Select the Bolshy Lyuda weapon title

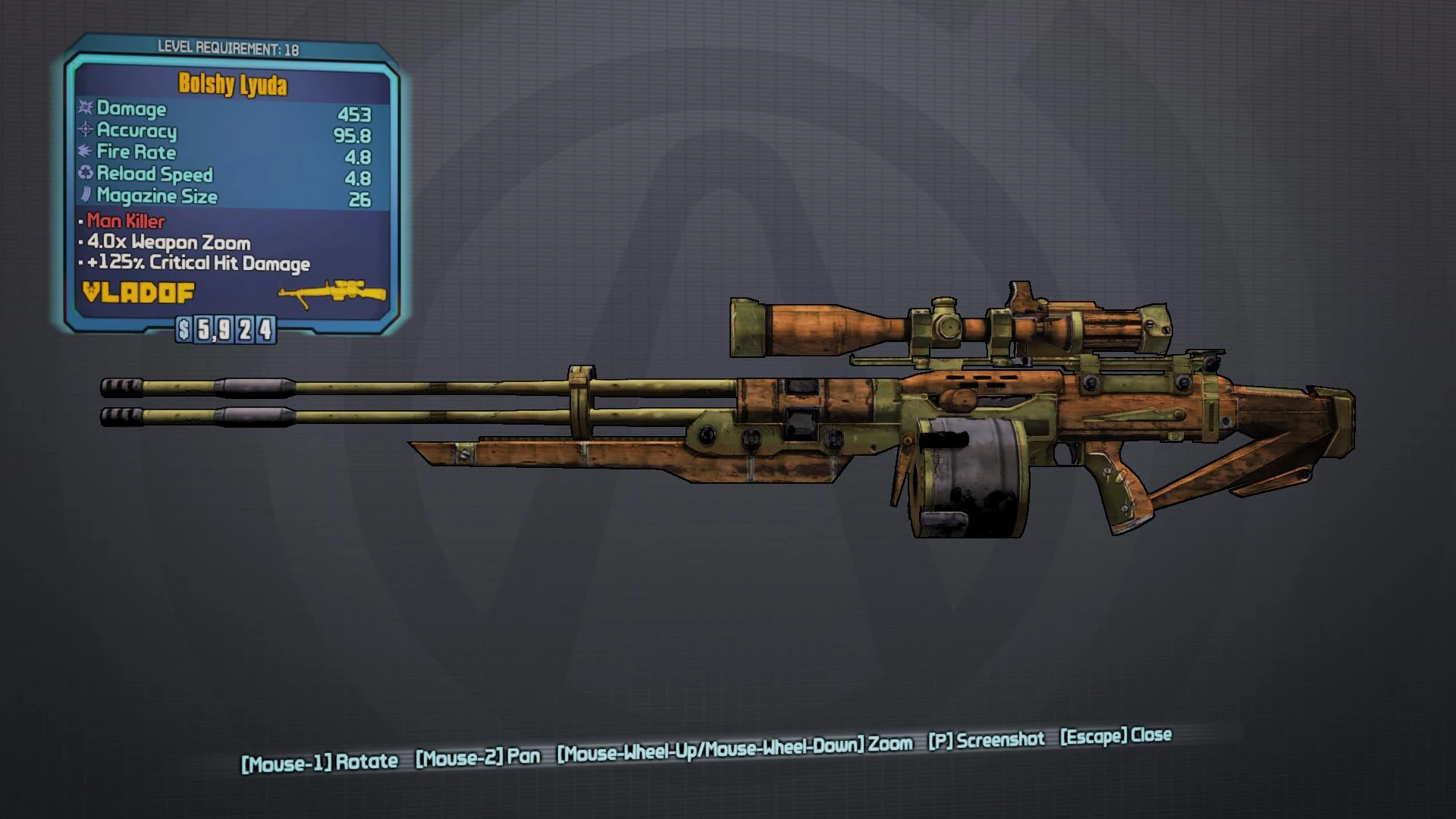(231, 86)
